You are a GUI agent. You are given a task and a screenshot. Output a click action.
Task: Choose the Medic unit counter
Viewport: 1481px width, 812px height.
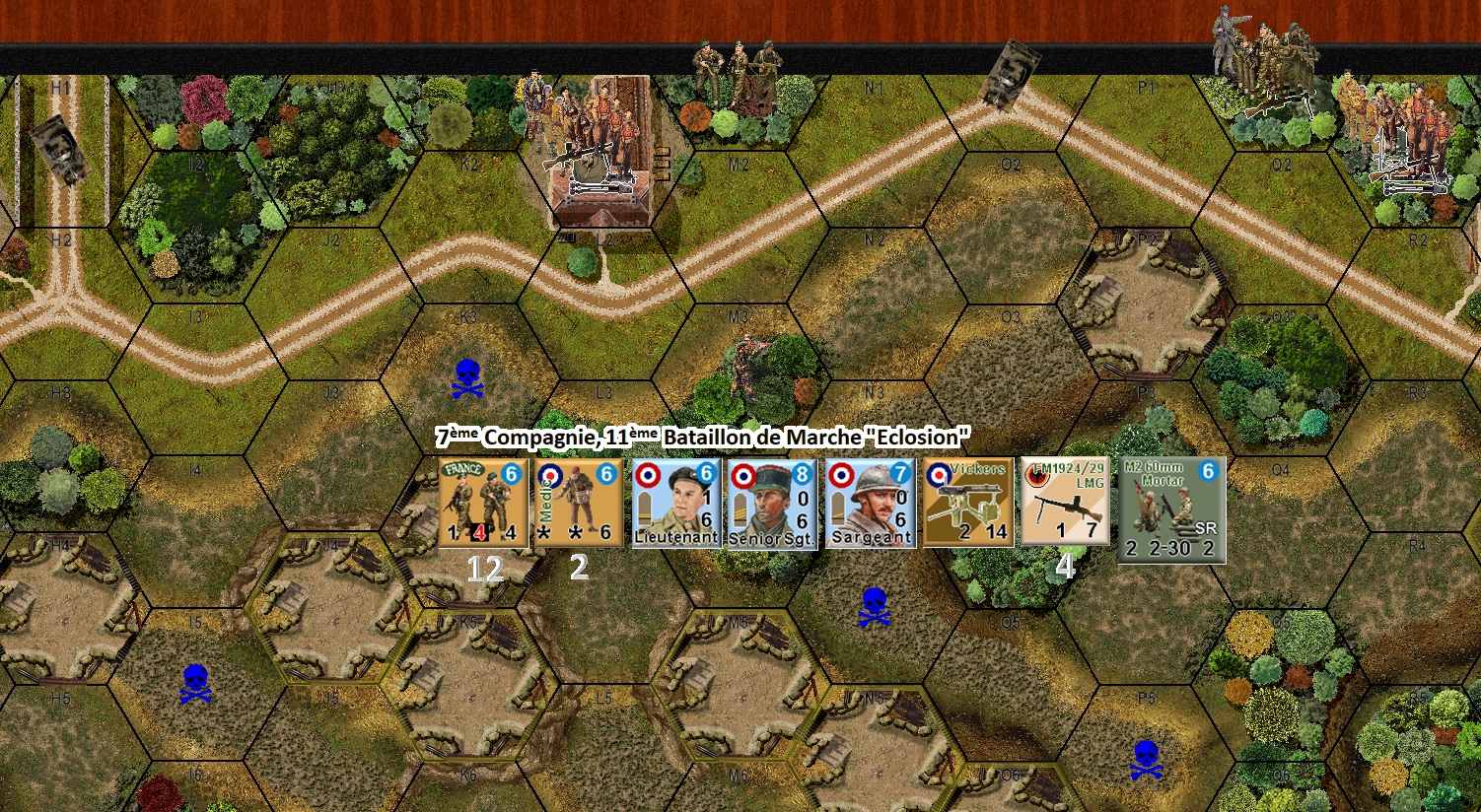click(579, 503)
